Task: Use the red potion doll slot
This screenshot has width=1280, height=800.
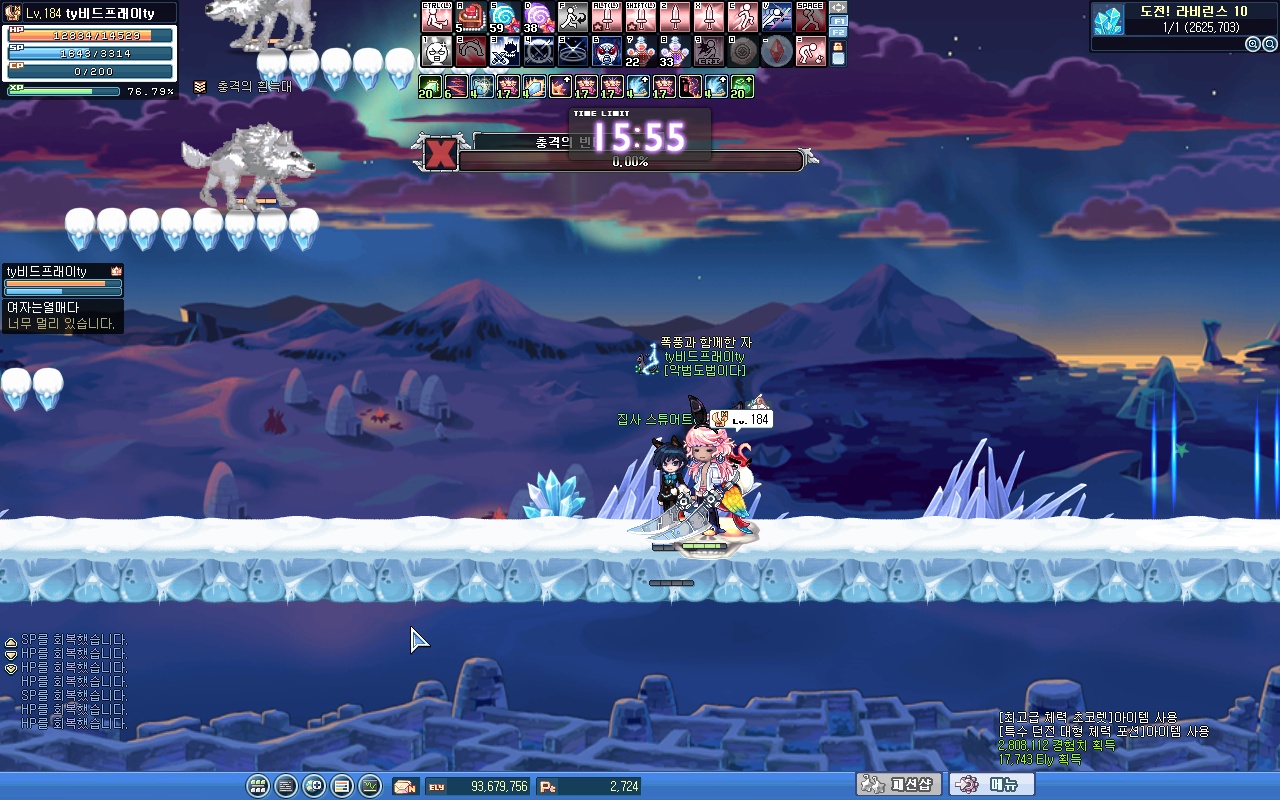Action: point(640,51)
